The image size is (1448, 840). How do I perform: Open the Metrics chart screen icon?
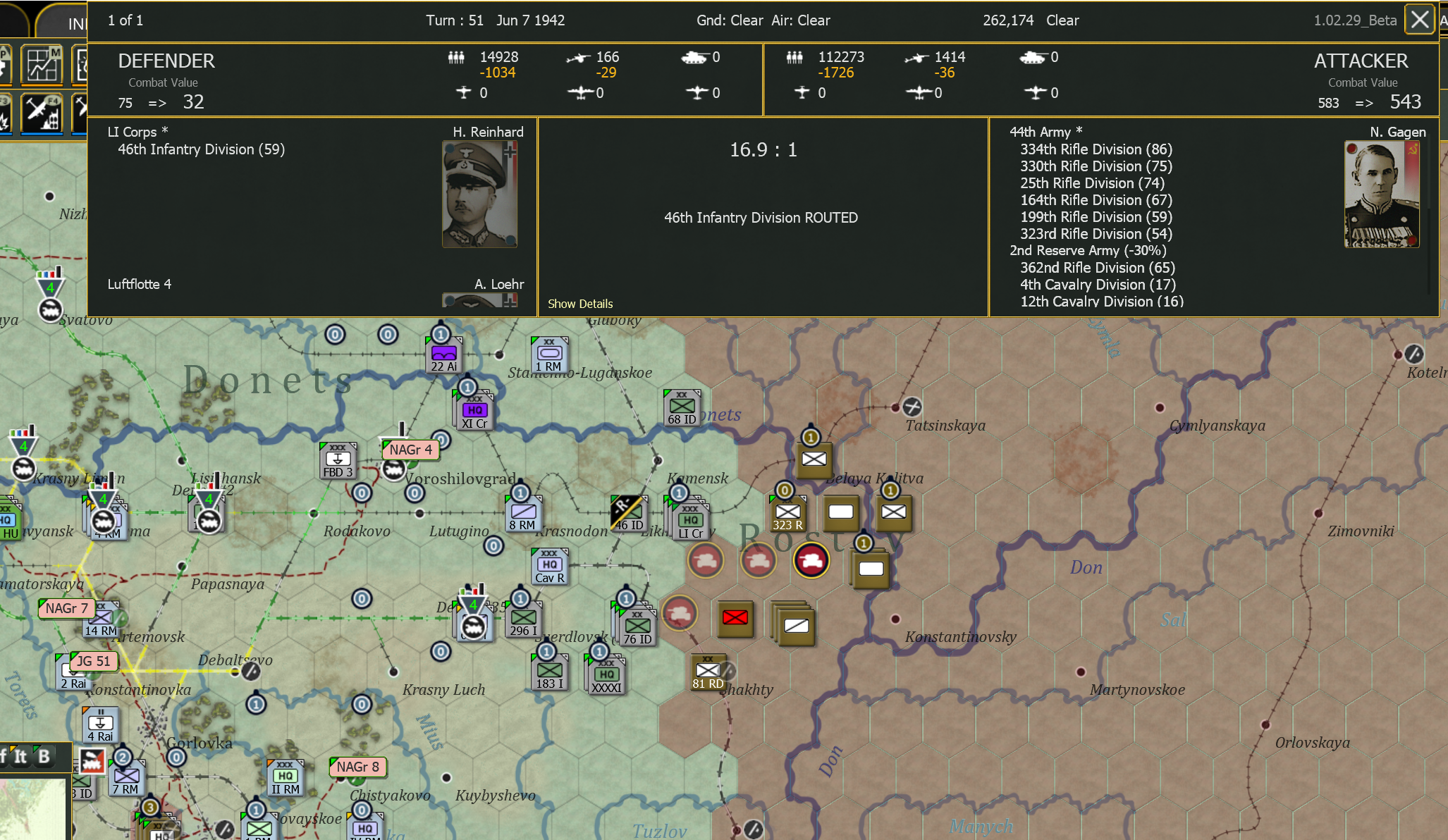42,65
